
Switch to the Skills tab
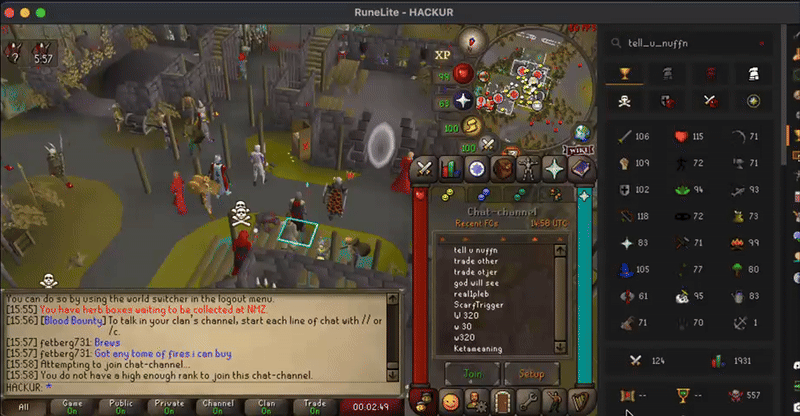pos(450,169)
